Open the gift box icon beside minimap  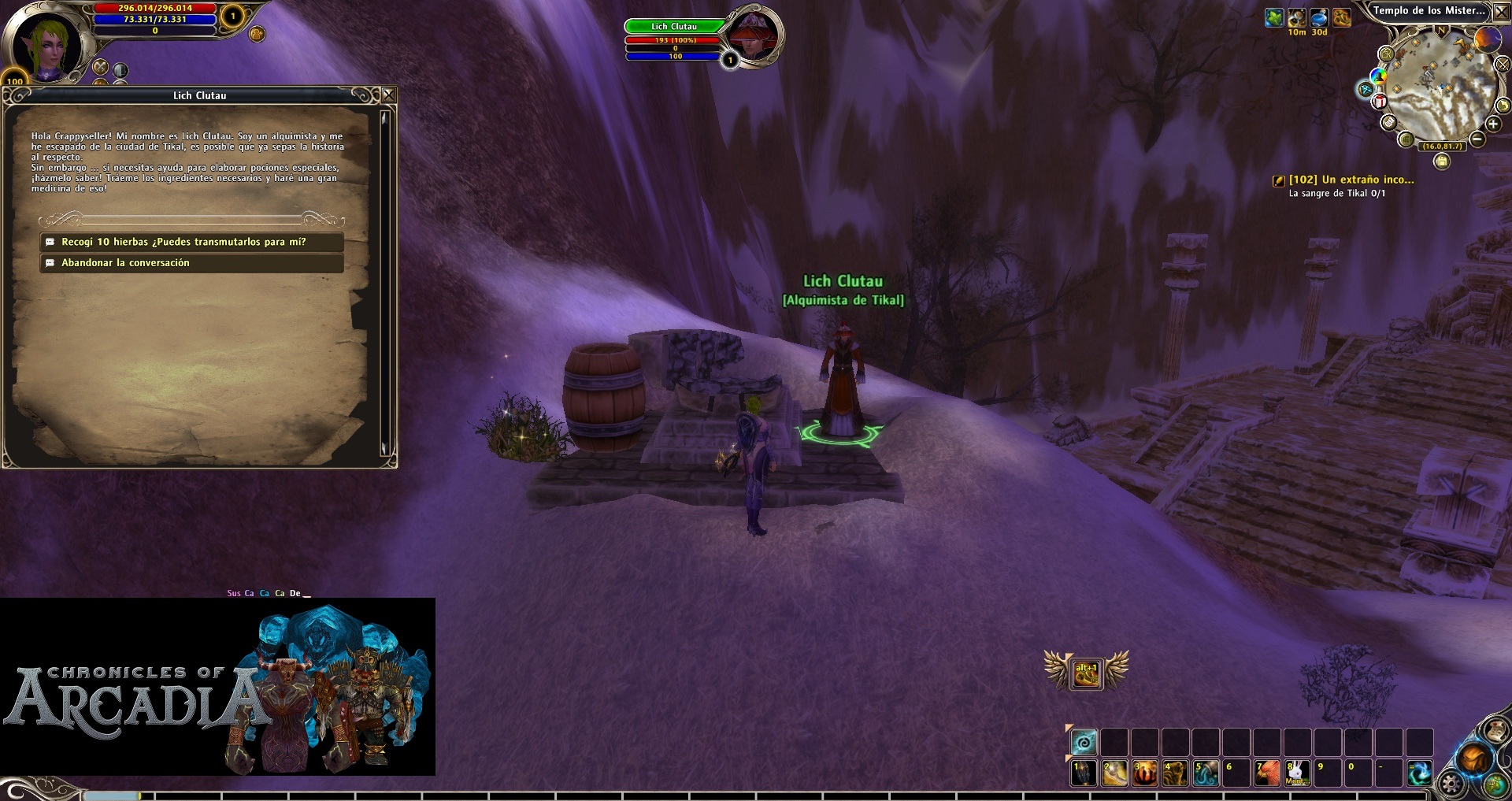pos(1380,101)
